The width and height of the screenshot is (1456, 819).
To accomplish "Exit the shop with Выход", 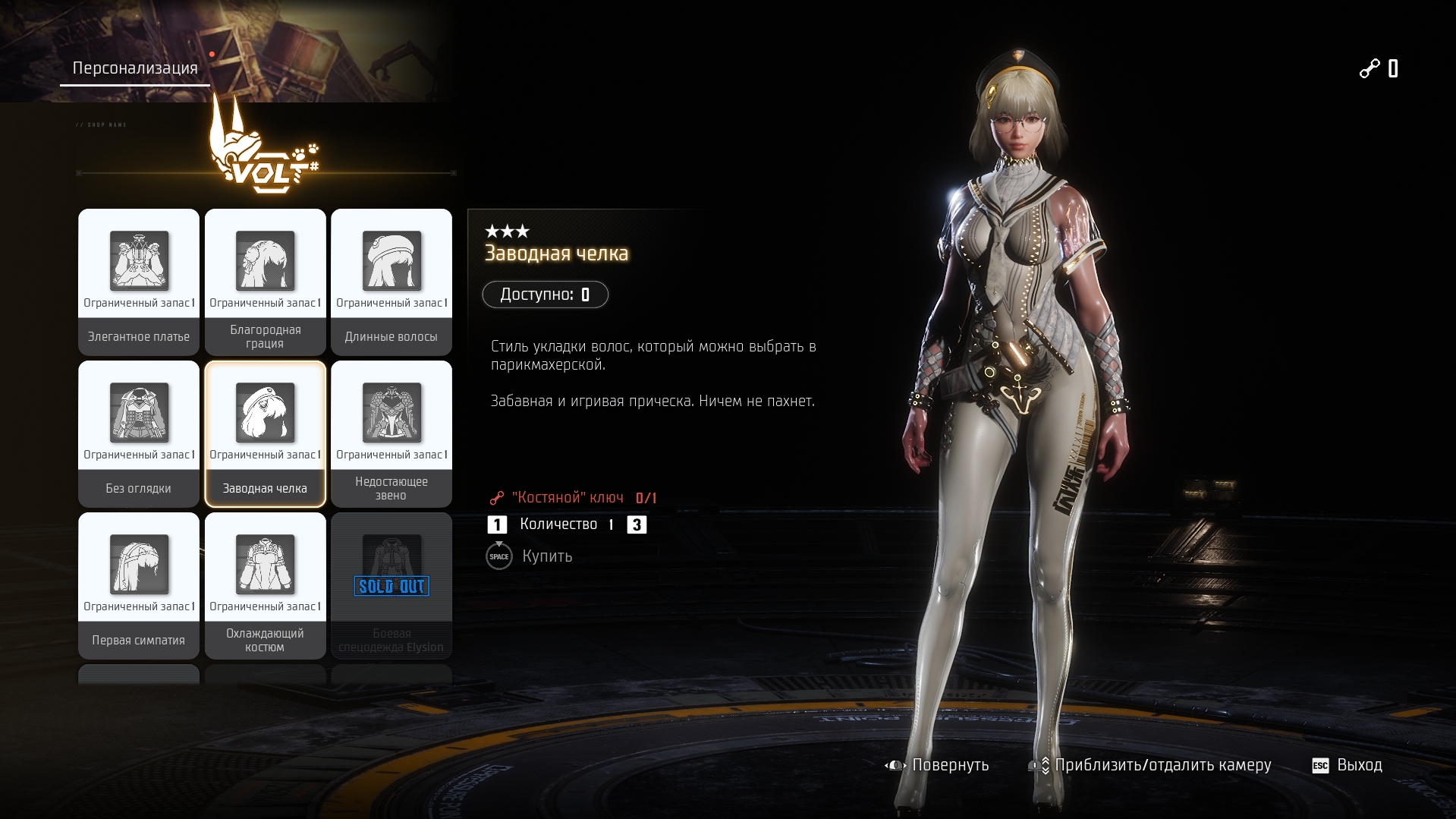I will tap(1348, 765).
